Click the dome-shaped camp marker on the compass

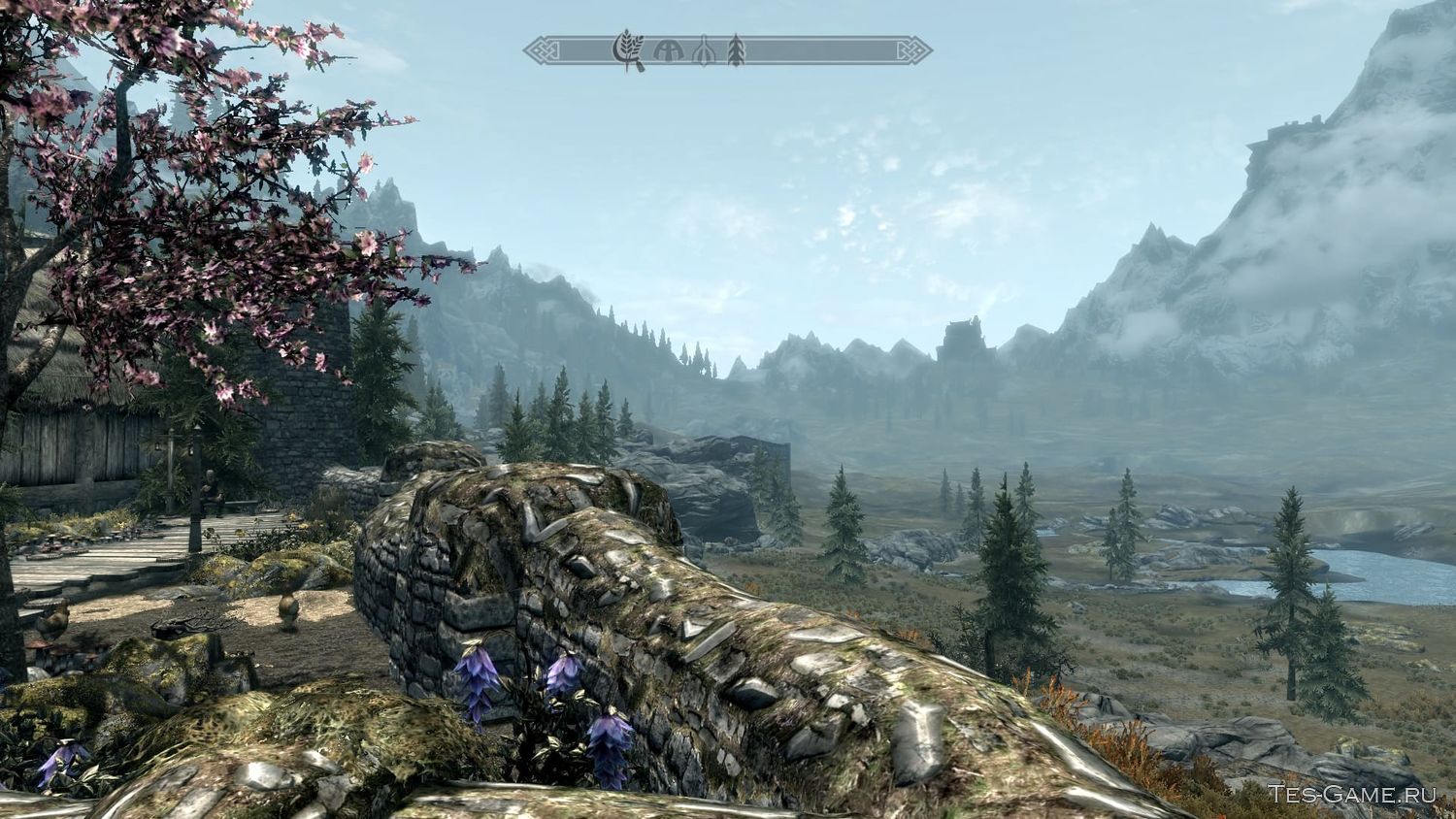point(669,50)
